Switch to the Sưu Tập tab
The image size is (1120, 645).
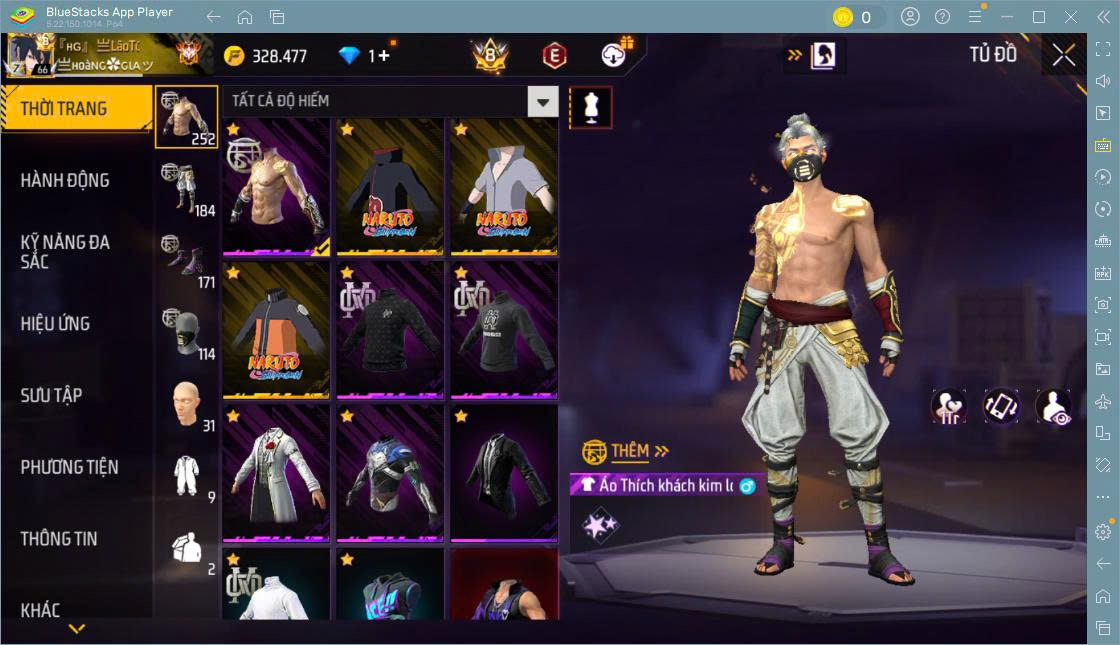pos(52,396)
